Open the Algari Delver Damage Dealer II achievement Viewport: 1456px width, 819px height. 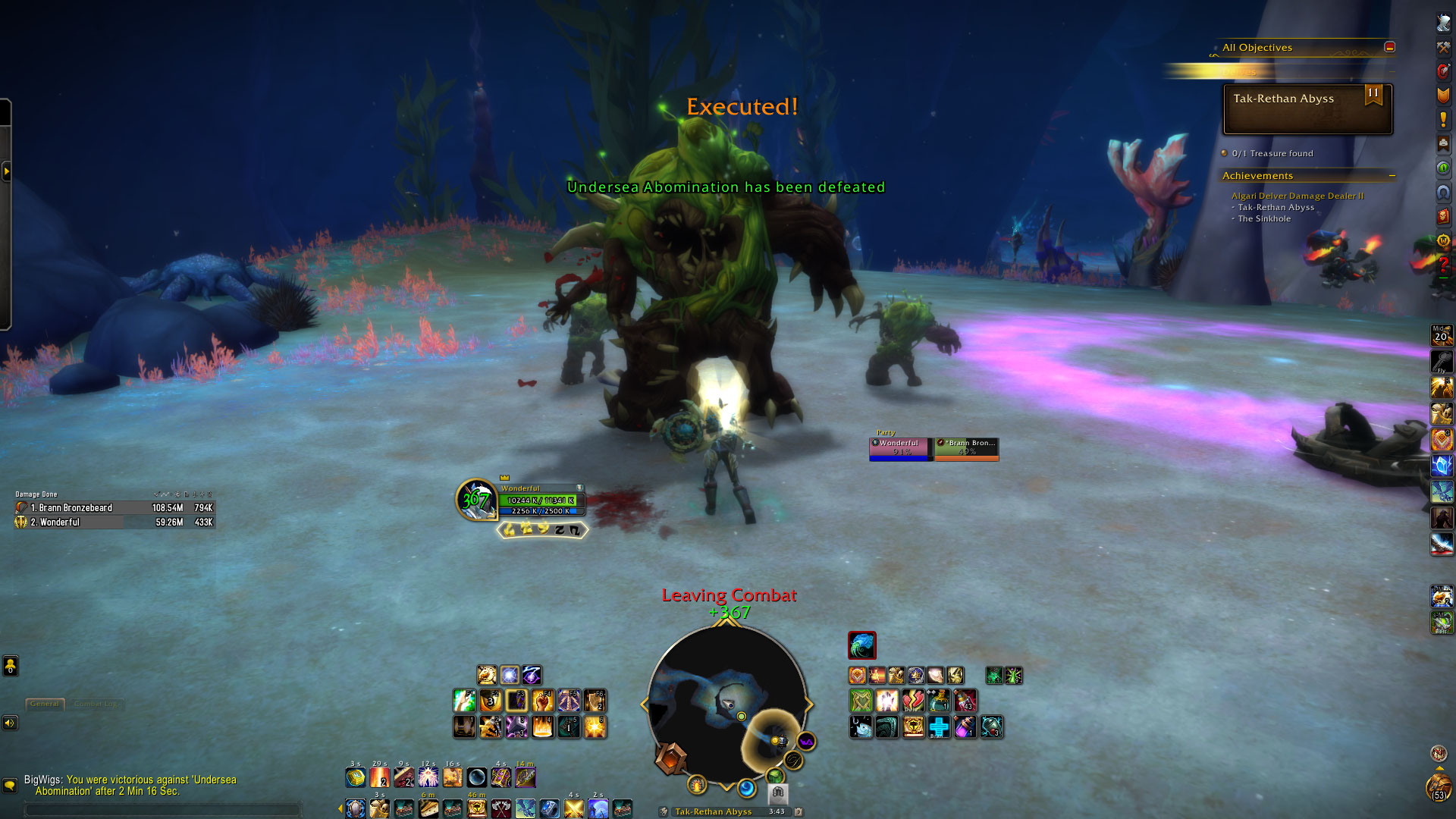point(1297,196)
